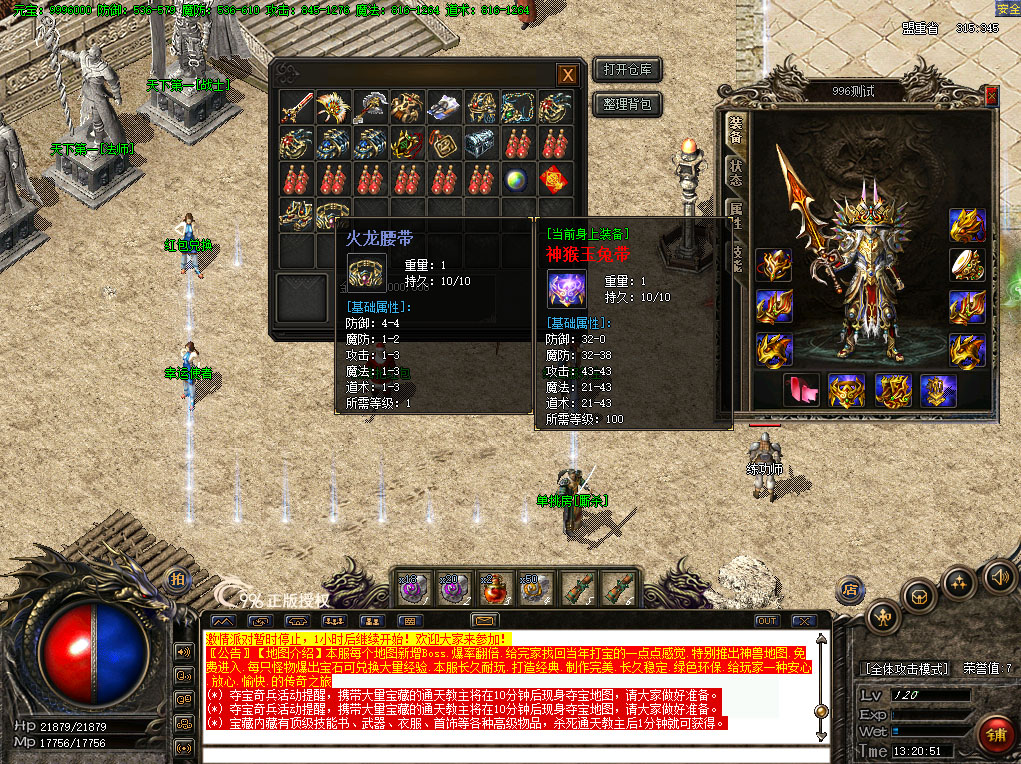The height and width of the screenshot is (764, 1021).
Task: Choose the green-blue orb item in bag
Action: point(518,180)
